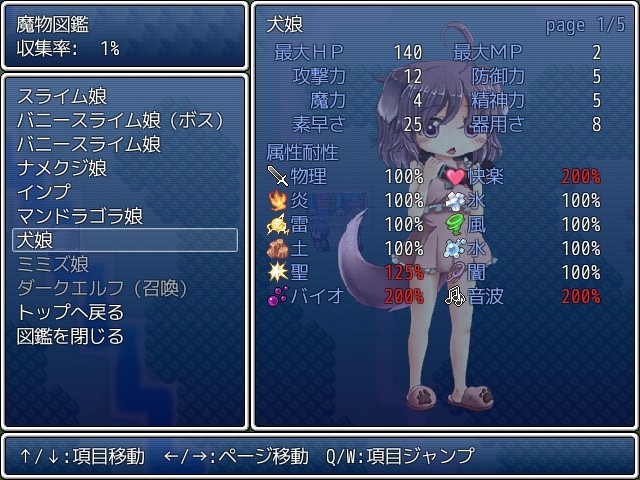Select スライム娘 in the monster list

point(62,96)
